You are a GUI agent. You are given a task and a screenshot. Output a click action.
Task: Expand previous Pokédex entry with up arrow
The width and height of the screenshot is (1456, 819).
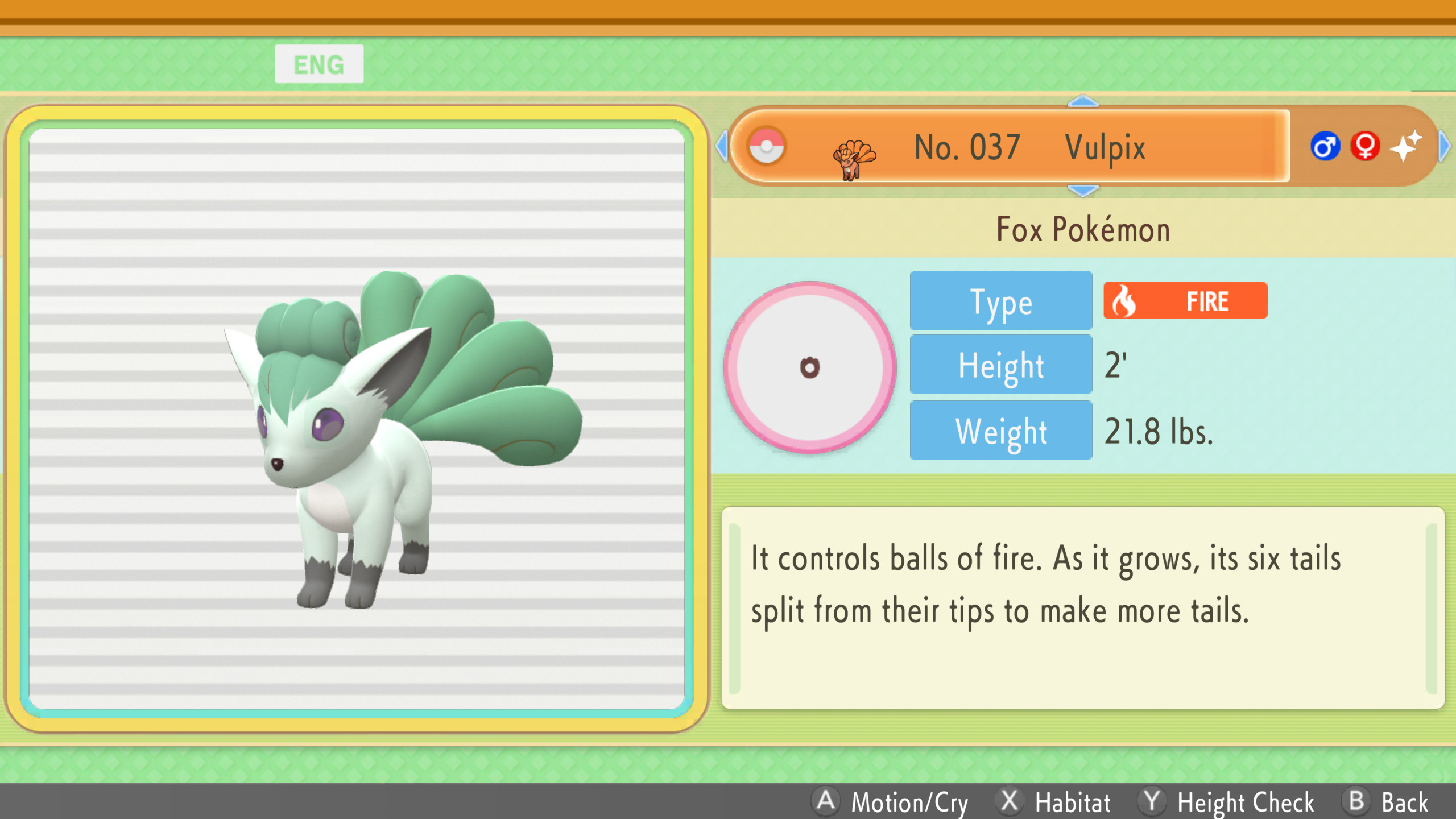point(1084,100)
